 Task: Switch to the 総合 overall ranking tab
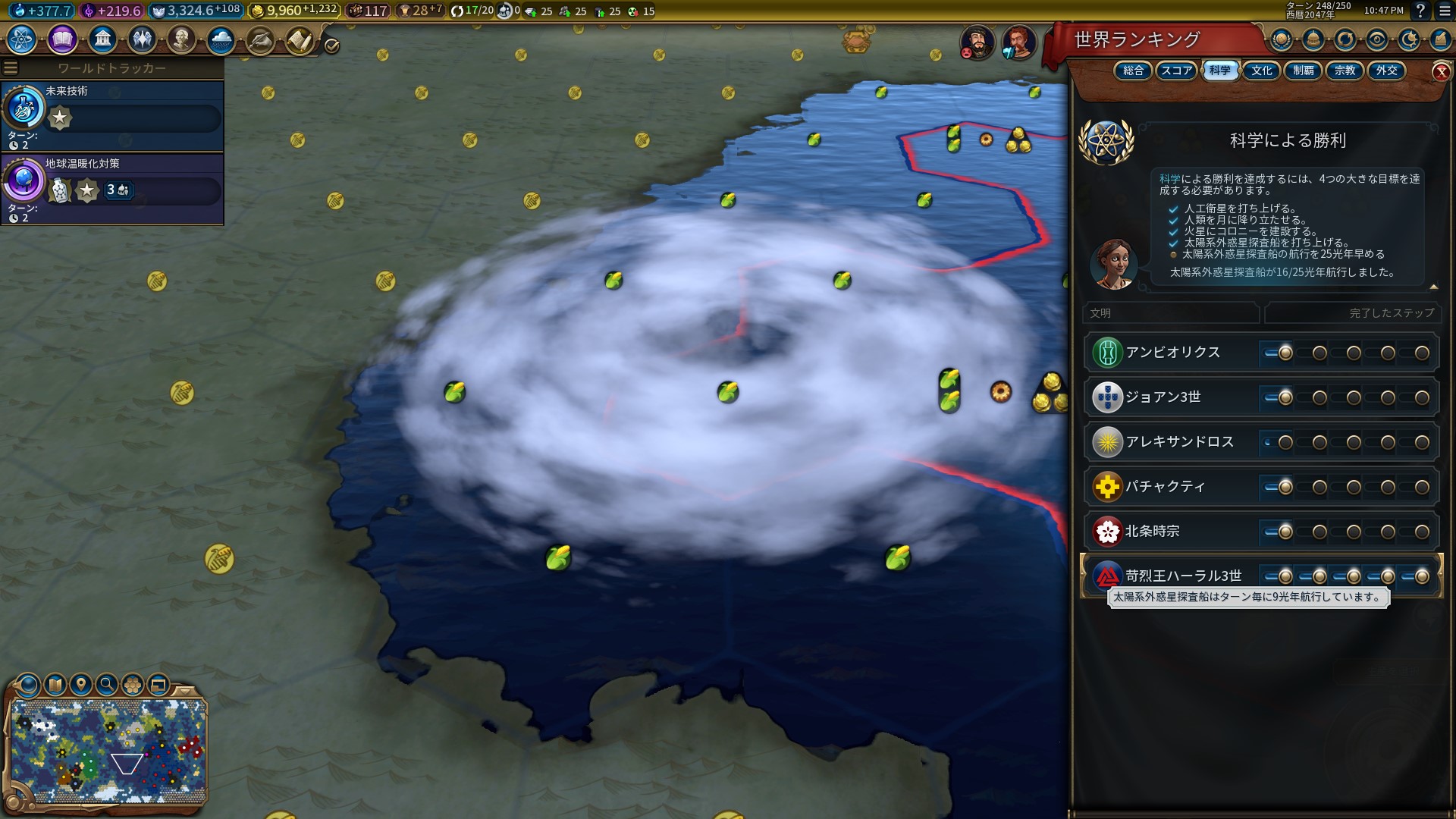coord(1133,71)
